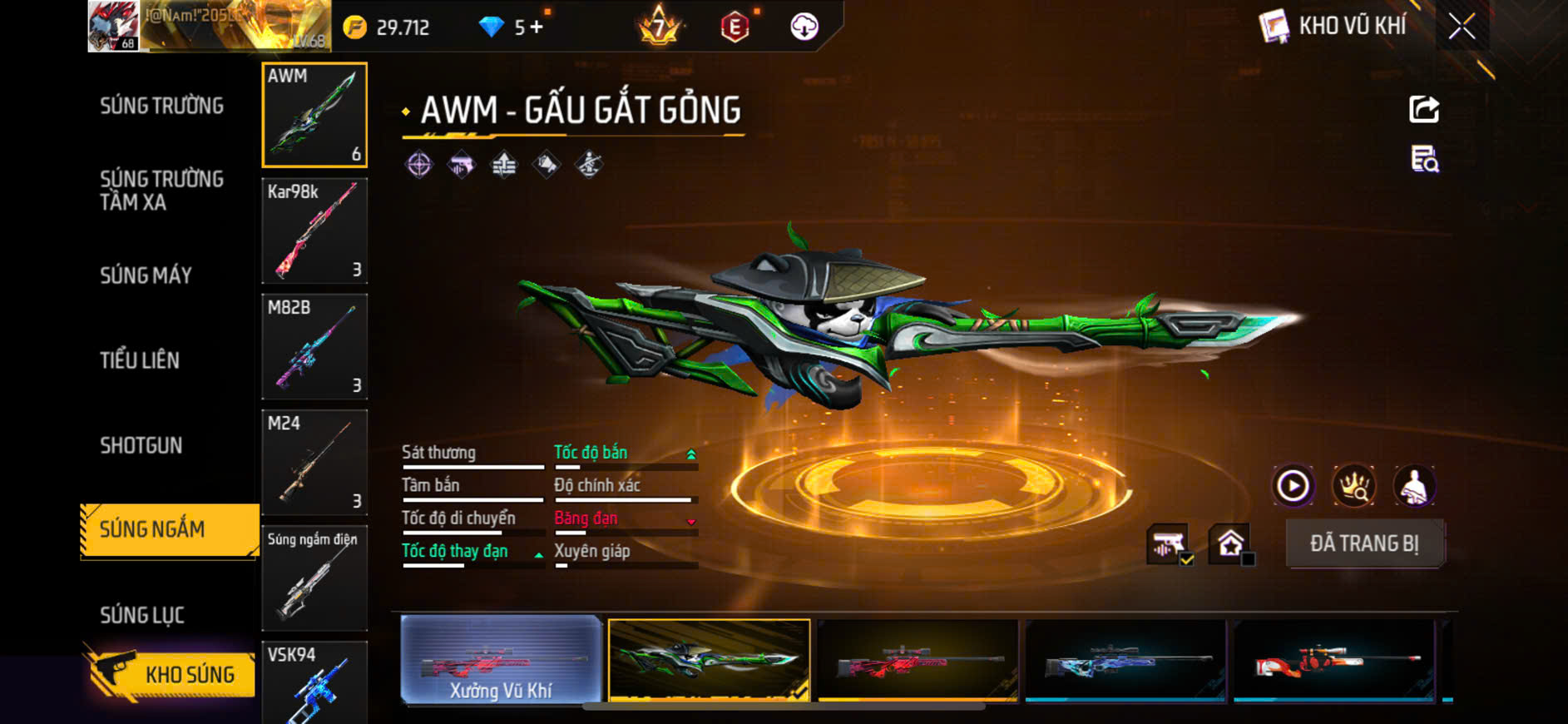Select the VSK94 weapon tile
The image size is (1568, 724).
pyautogui.click(x=314, y=682)
